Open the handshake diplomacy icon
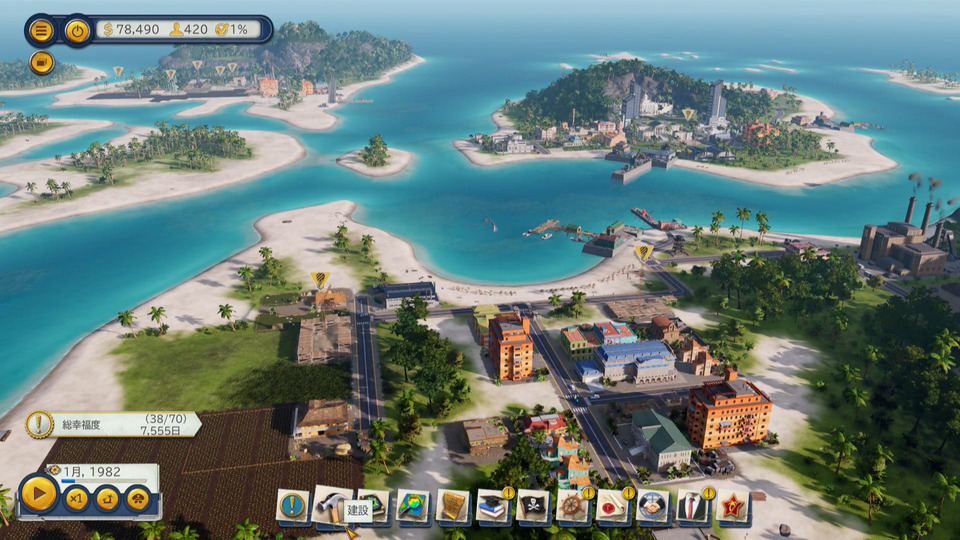 click(x=653, y=506)
